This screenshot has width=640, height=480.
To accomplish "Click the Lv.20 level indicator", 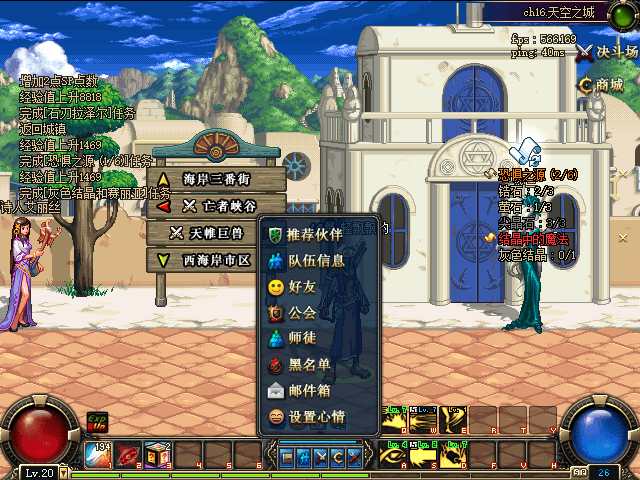I will pos(39,472).
